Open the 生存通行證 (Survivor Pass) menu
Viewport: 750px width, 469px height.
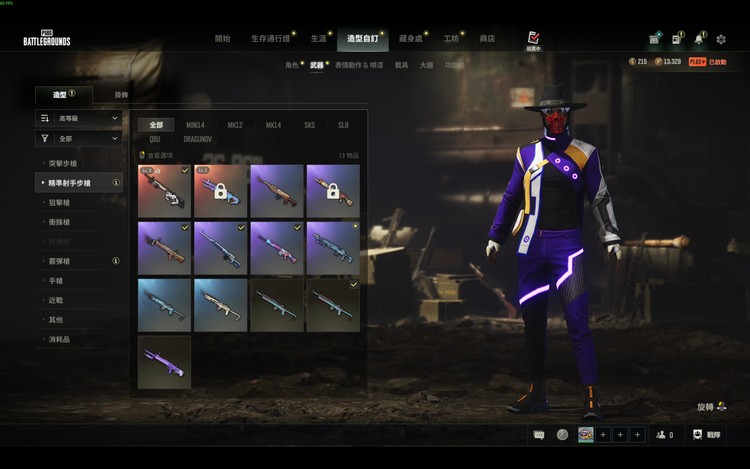272,39
